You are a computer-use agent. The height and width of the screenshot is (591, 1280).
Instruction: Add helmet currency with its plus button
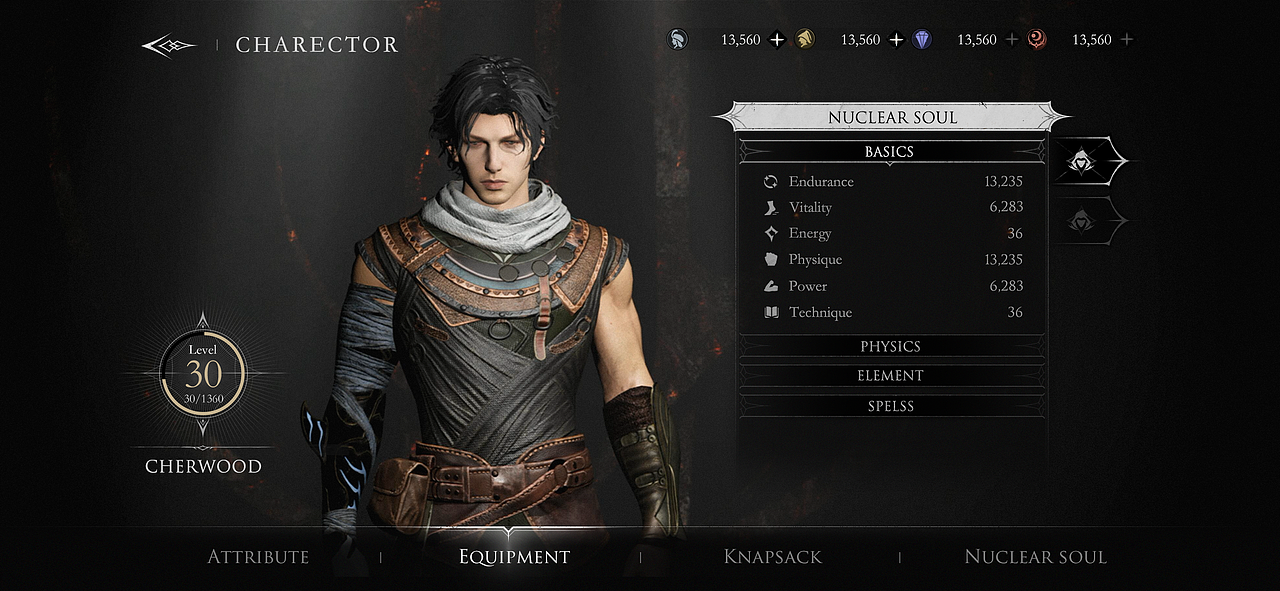[778, 40]
